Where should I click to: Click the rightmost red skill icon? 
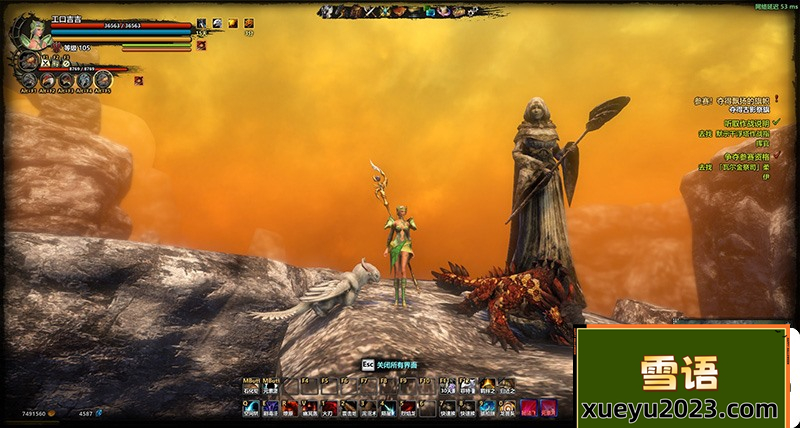[x=547, y=406]
